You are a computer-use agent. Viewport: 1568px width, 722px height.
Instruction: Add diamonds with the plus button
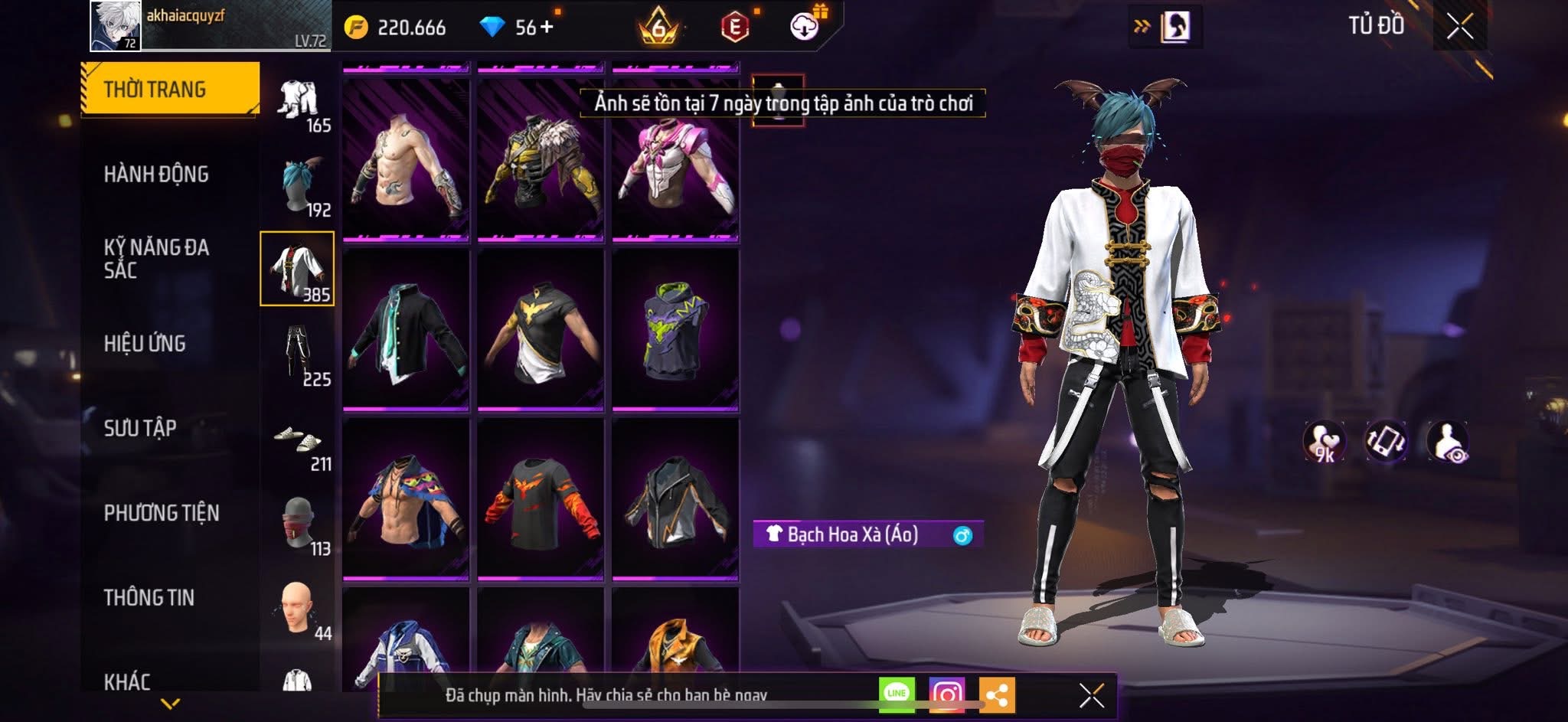[x=547, y=28]
